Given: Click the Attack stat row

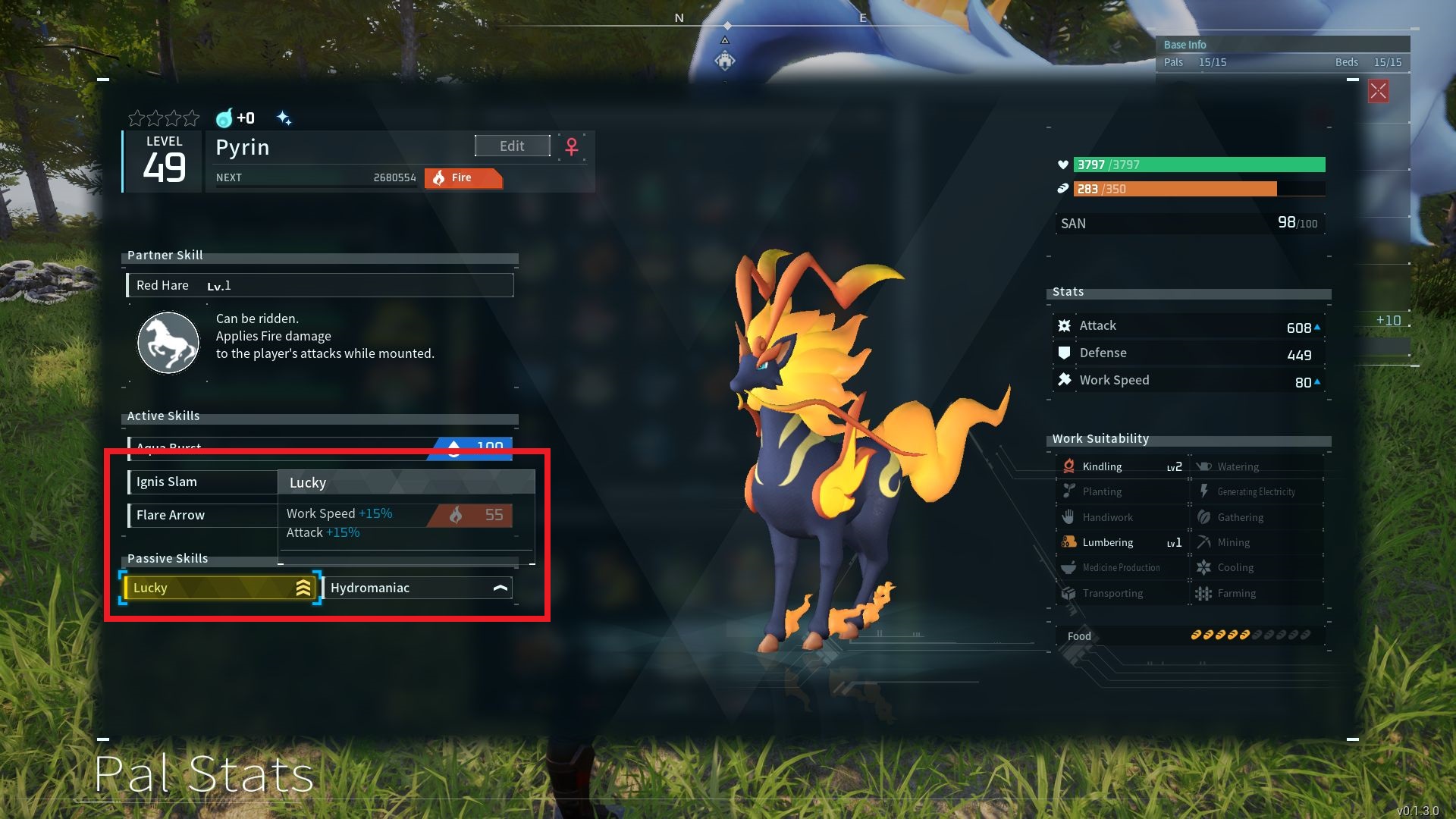Looking at the screenshot, I should [x=1188, y=326].
